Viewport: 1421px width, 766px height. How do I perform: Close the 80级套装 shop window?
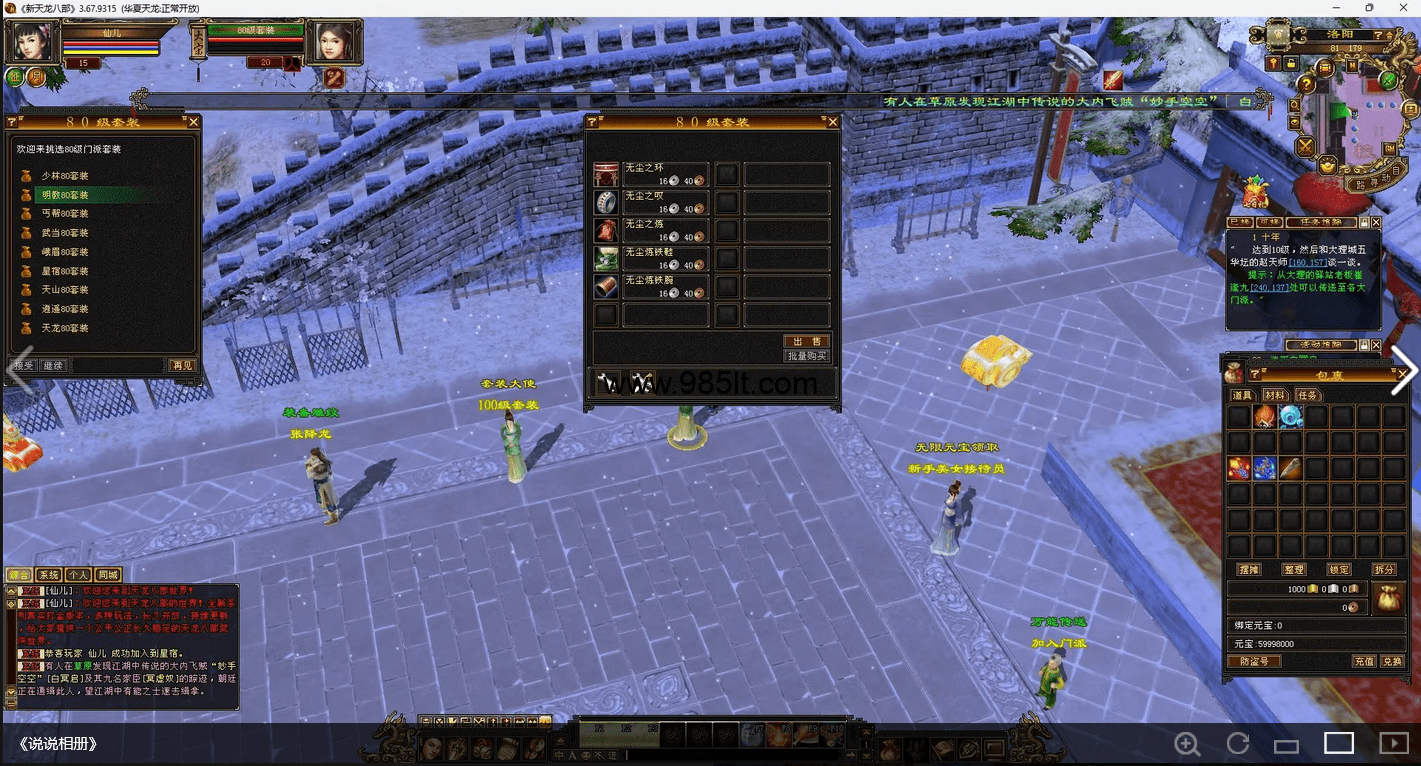(833, 122)
